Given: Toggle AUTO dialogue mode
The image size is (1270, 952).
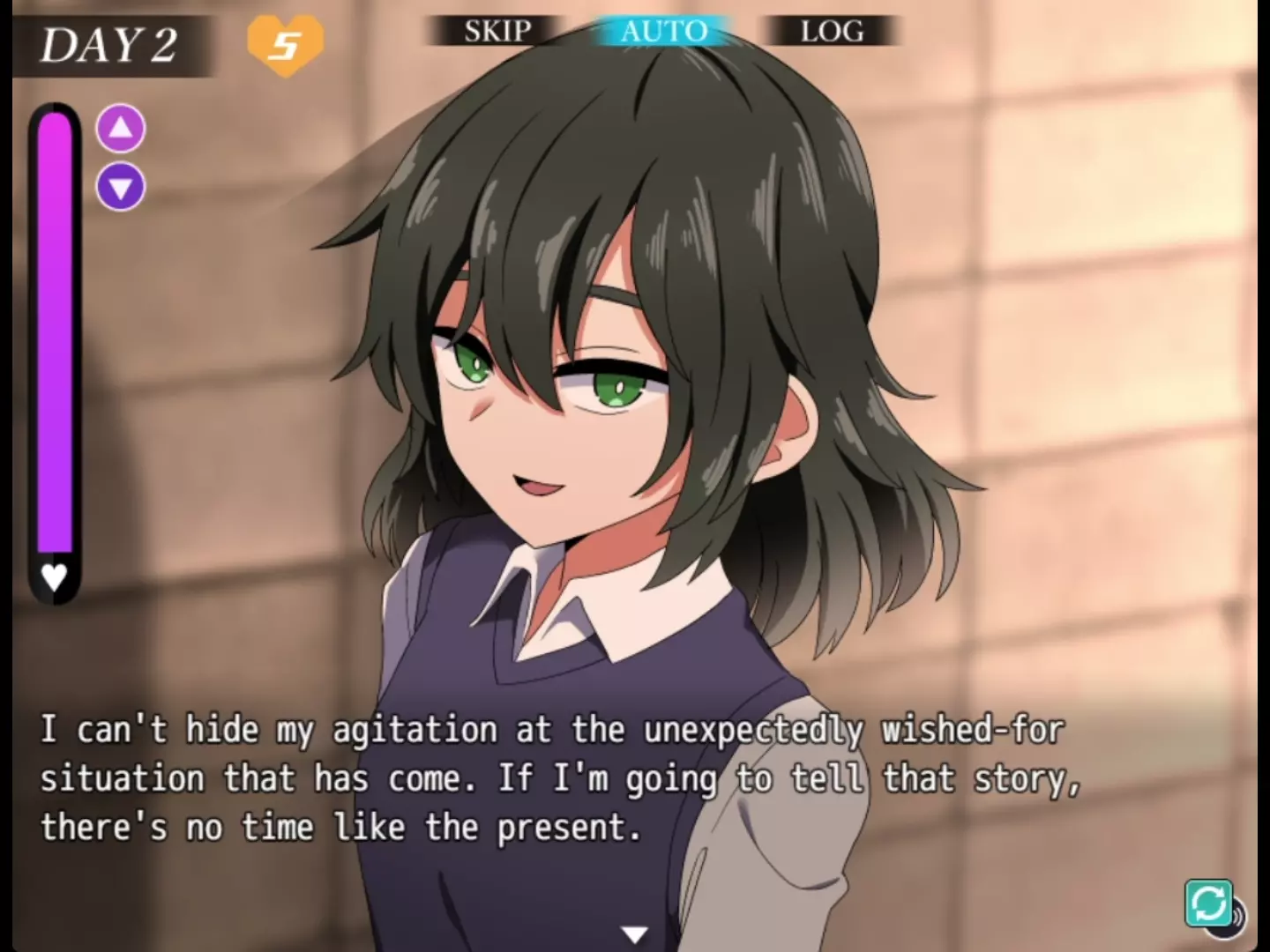Looking at the screenshot, I should click(663, 32).
